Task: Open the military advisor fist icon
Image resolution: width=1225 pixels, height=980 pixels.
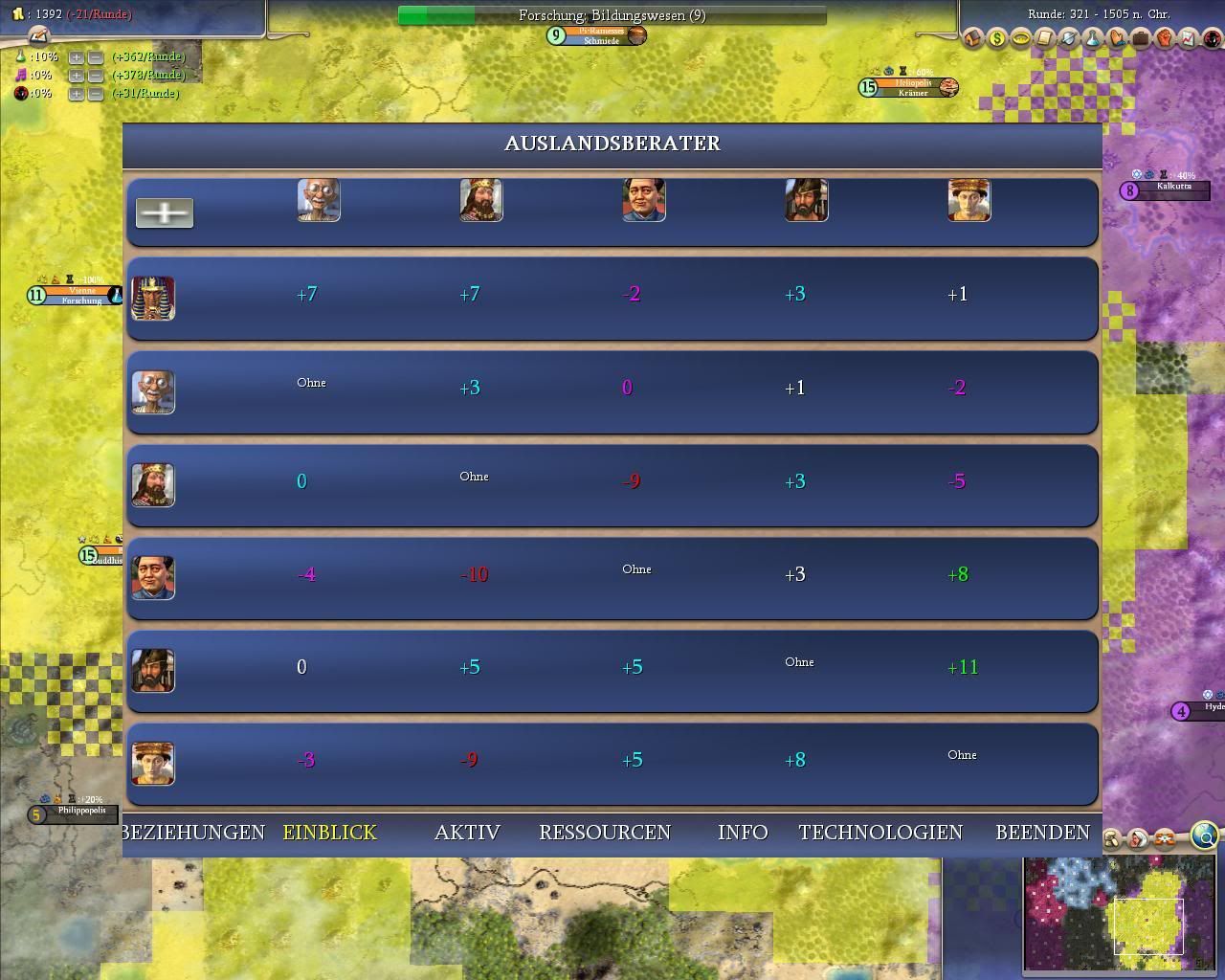Action: coord(1165,39)
